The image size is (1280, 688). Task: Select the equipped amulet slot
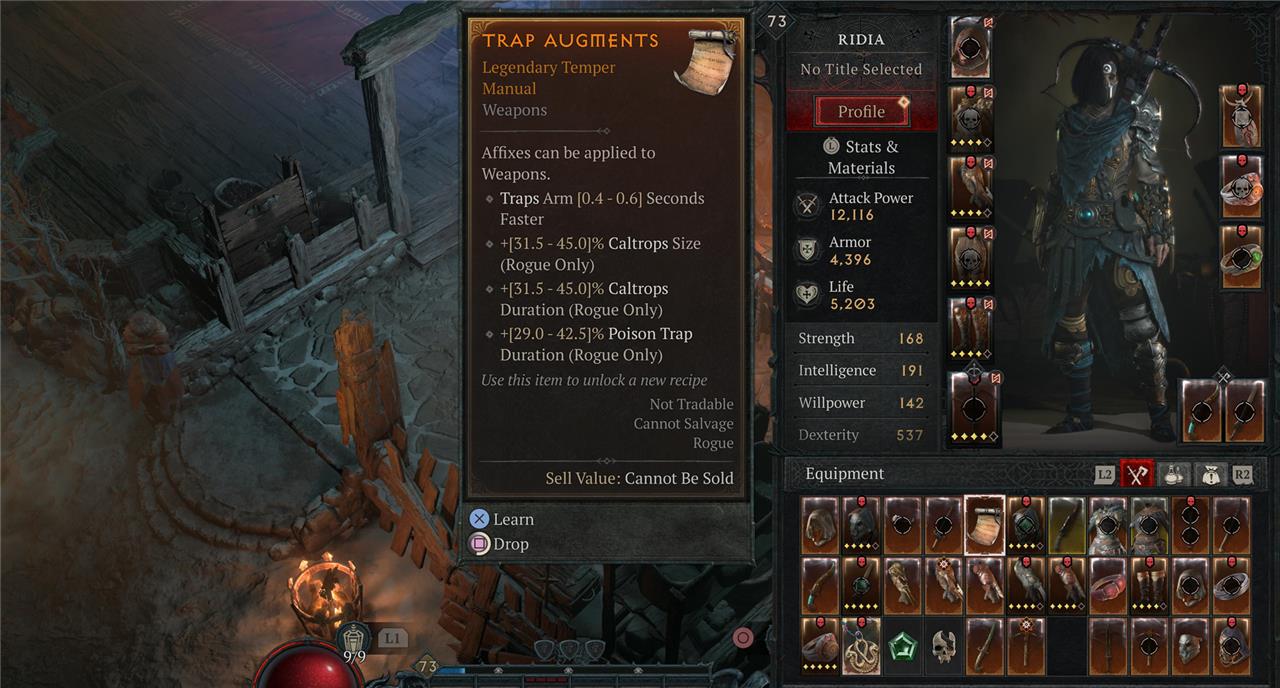[x=1241, y=117]
